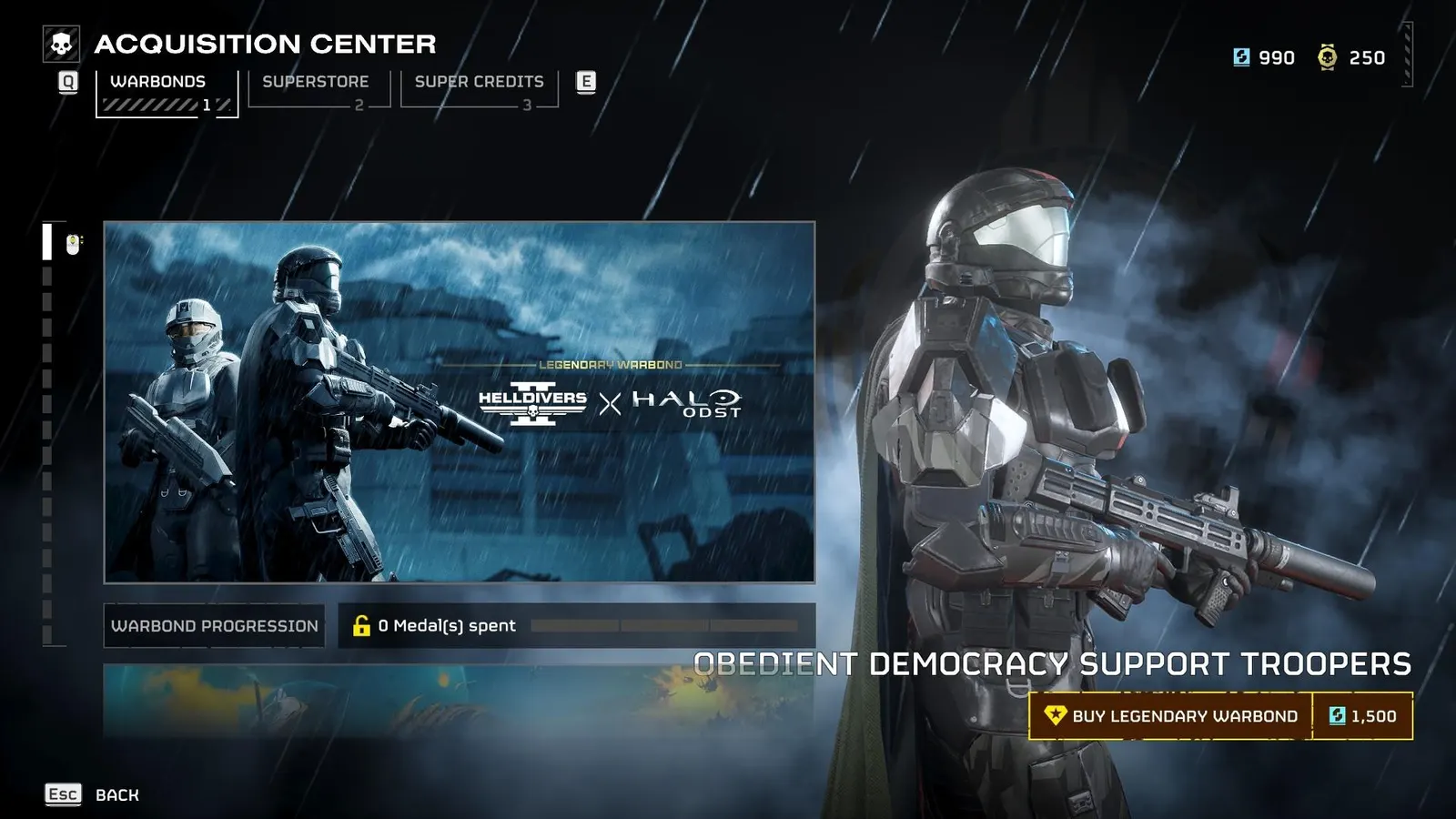Click the E keybind icon after Super Credits
Screen dimensions: 1456x819
coord(587,82)
